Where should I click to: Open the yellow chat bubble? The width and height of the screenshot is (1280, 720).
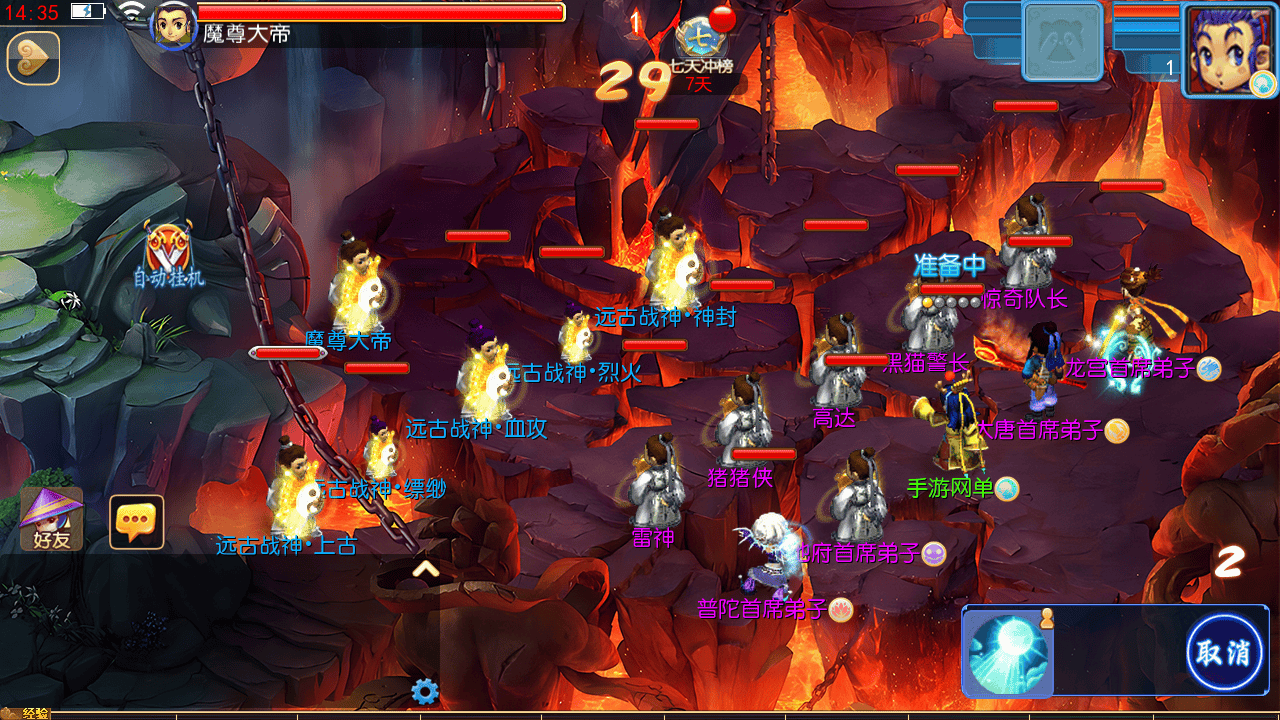click(x=136, y=522)
